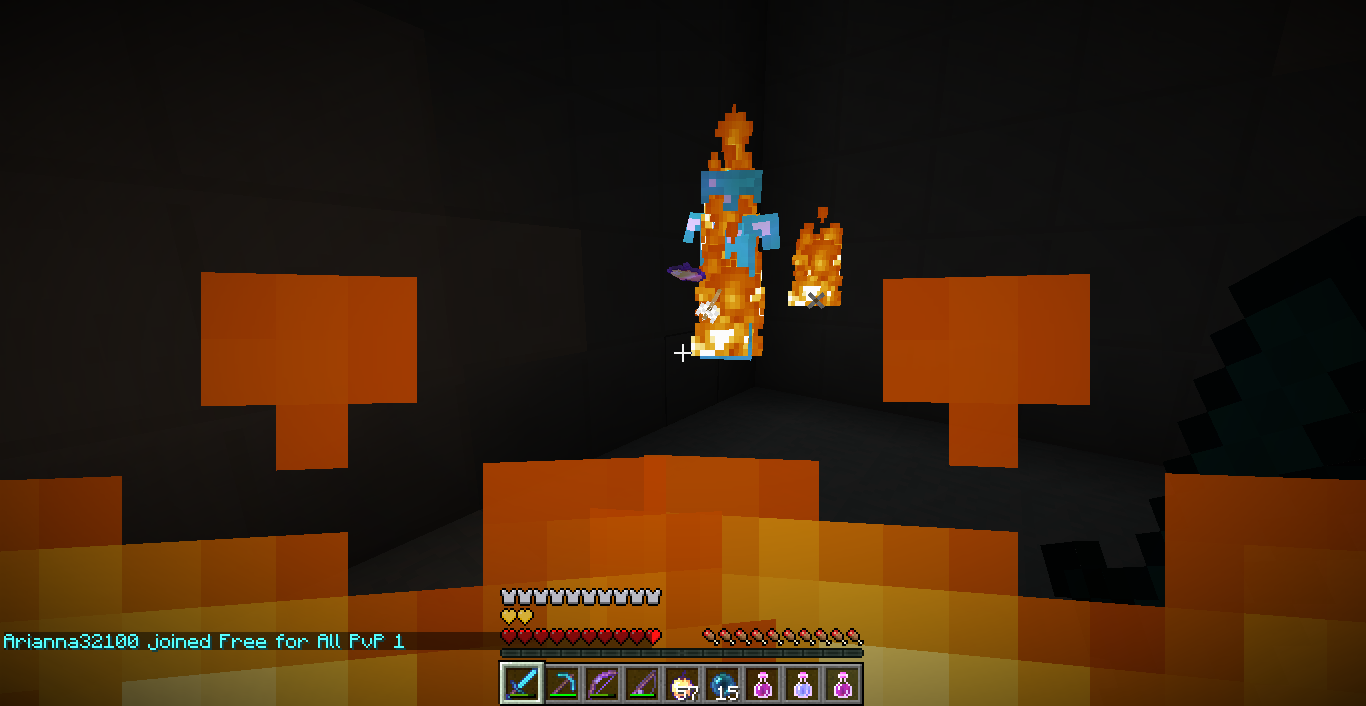
Task: Choose the diamond pickaxe in the hotbar
Action: point(562,684)
